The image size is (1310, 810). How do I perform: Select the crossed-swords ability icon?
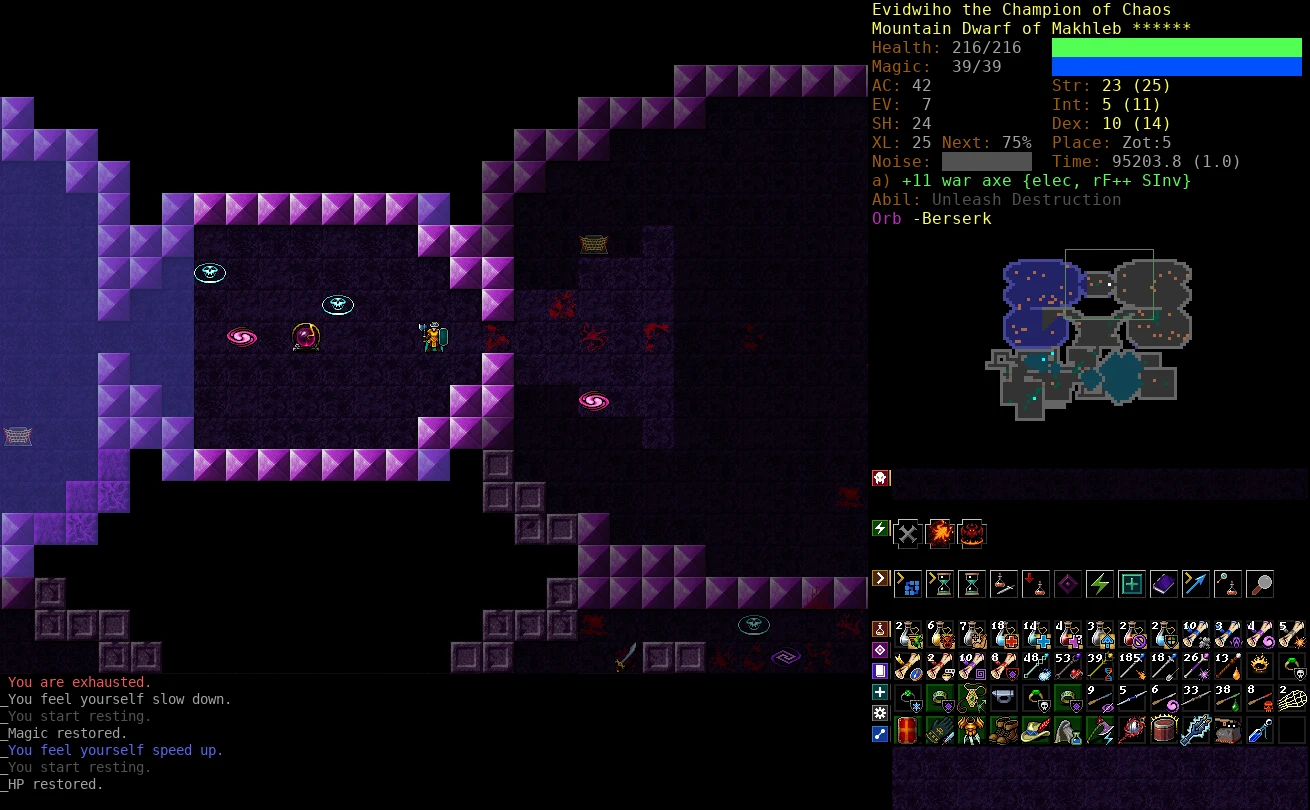[907, 533]
